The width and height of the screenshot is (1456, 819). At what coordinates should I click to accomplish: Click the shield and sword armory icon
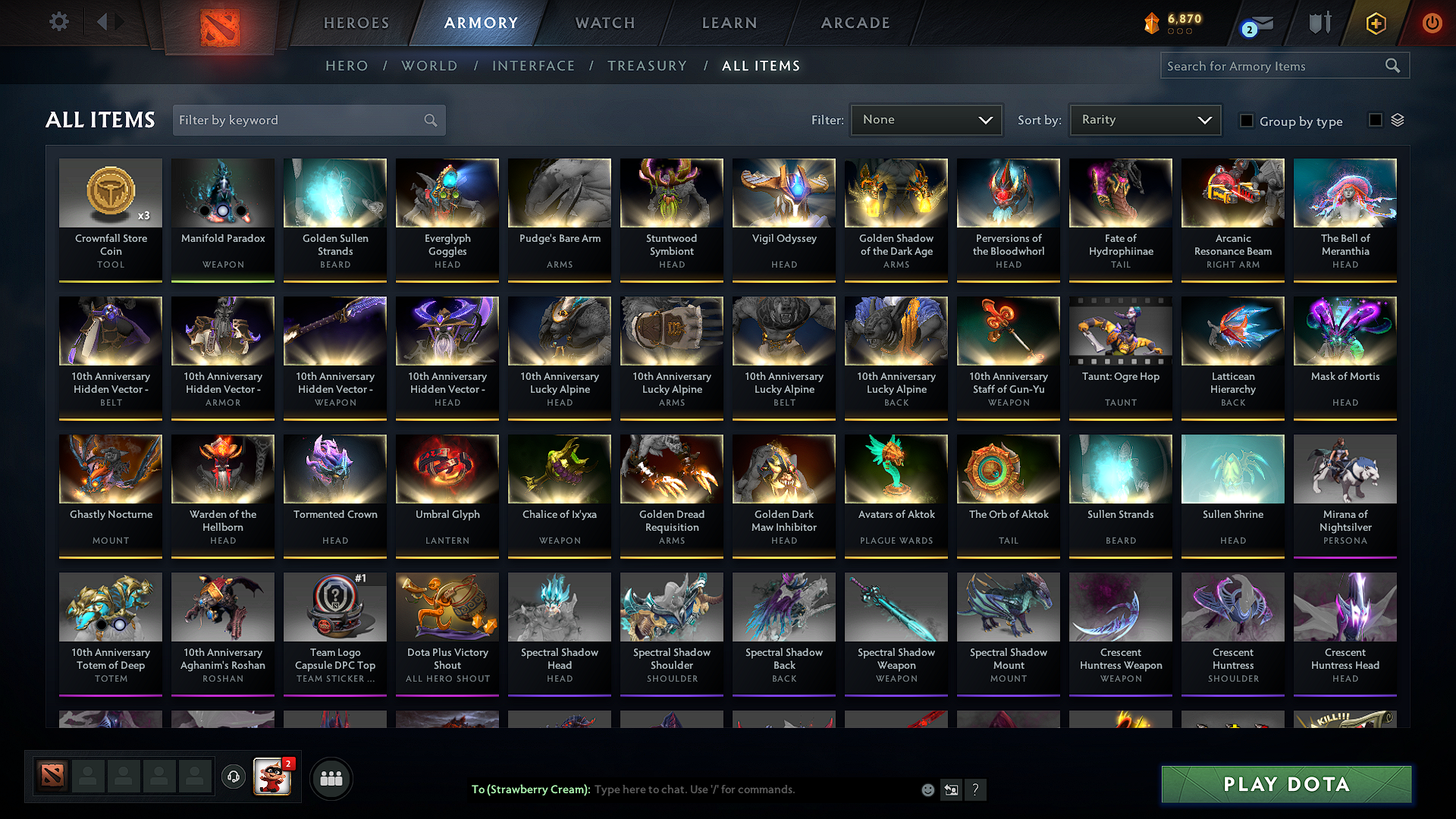click(1319, 23)
